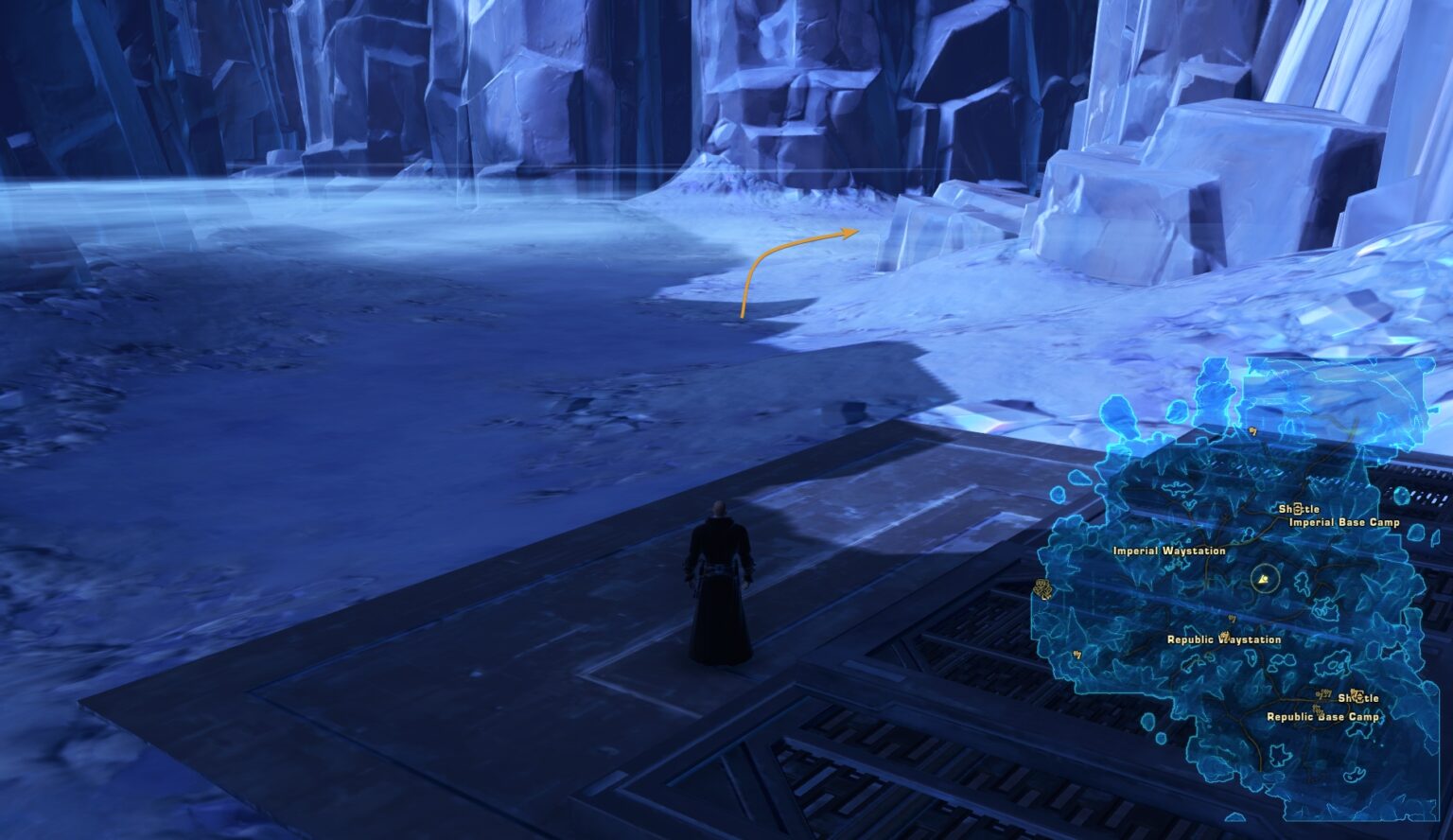Click the taxi icon just above the Republic Base Camp label
Screen dimensions: 1453x840
1316,708
